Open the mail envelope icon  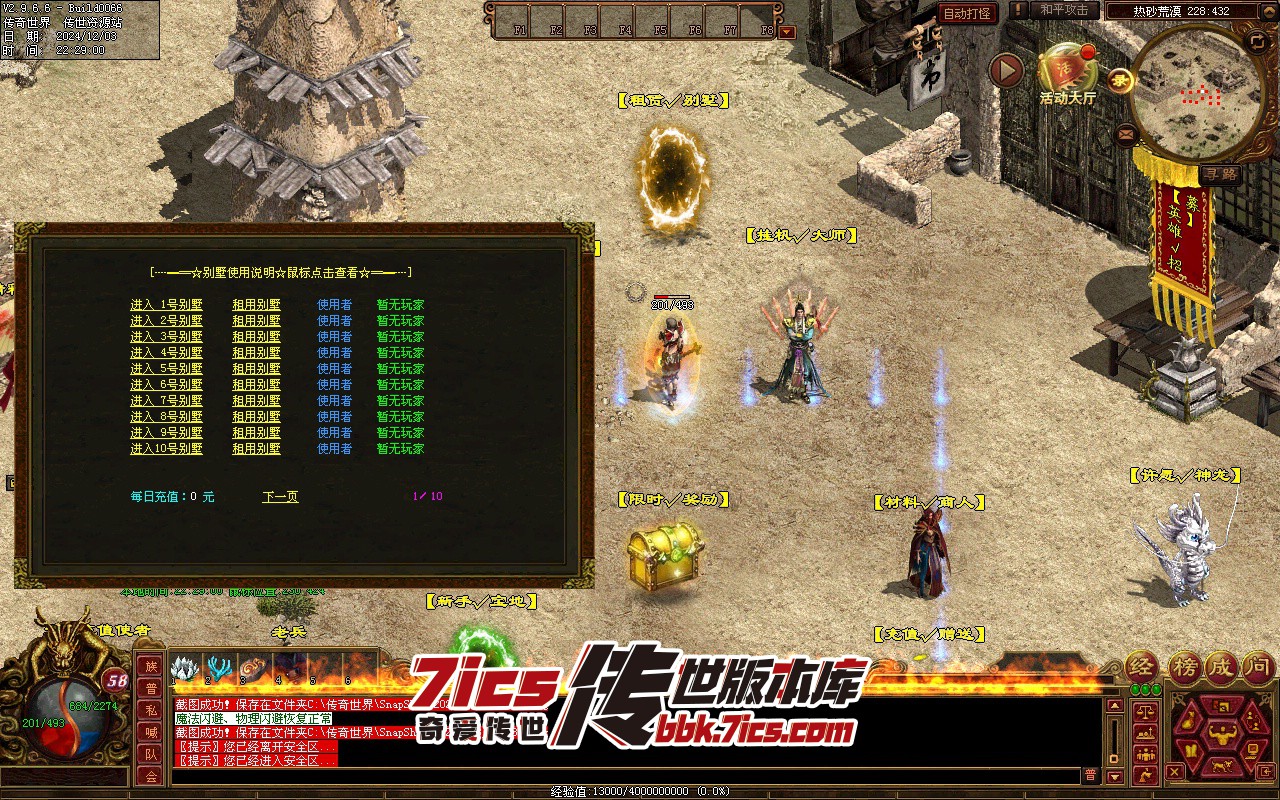click(1127, 132)
